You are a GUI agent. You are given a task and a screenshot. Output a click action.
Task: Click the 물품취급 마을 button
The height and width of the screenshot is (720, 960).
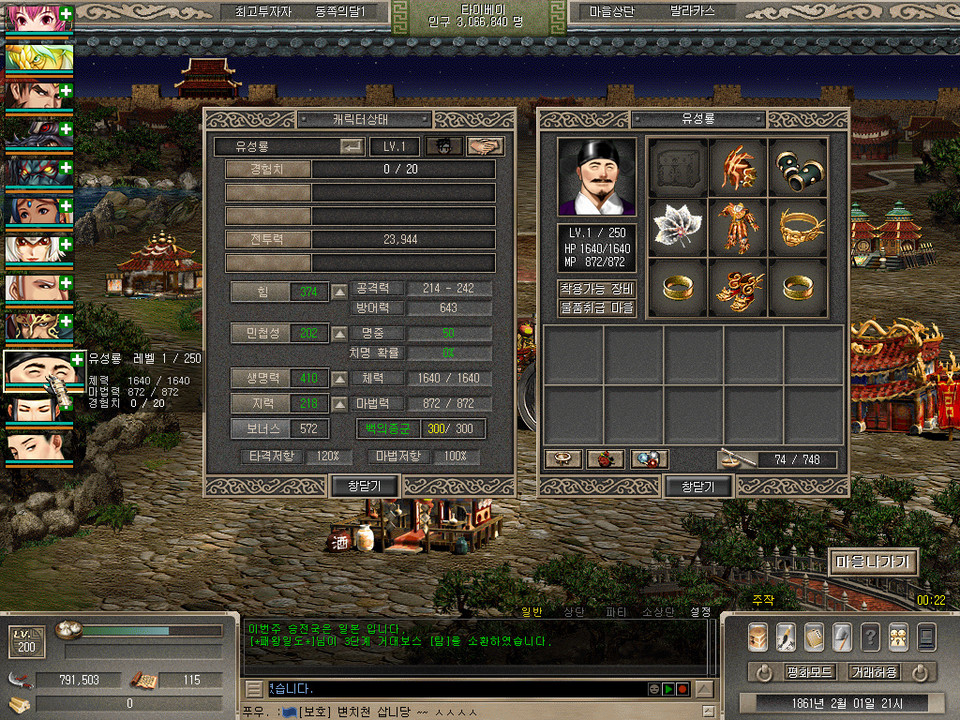coord(597,308)
